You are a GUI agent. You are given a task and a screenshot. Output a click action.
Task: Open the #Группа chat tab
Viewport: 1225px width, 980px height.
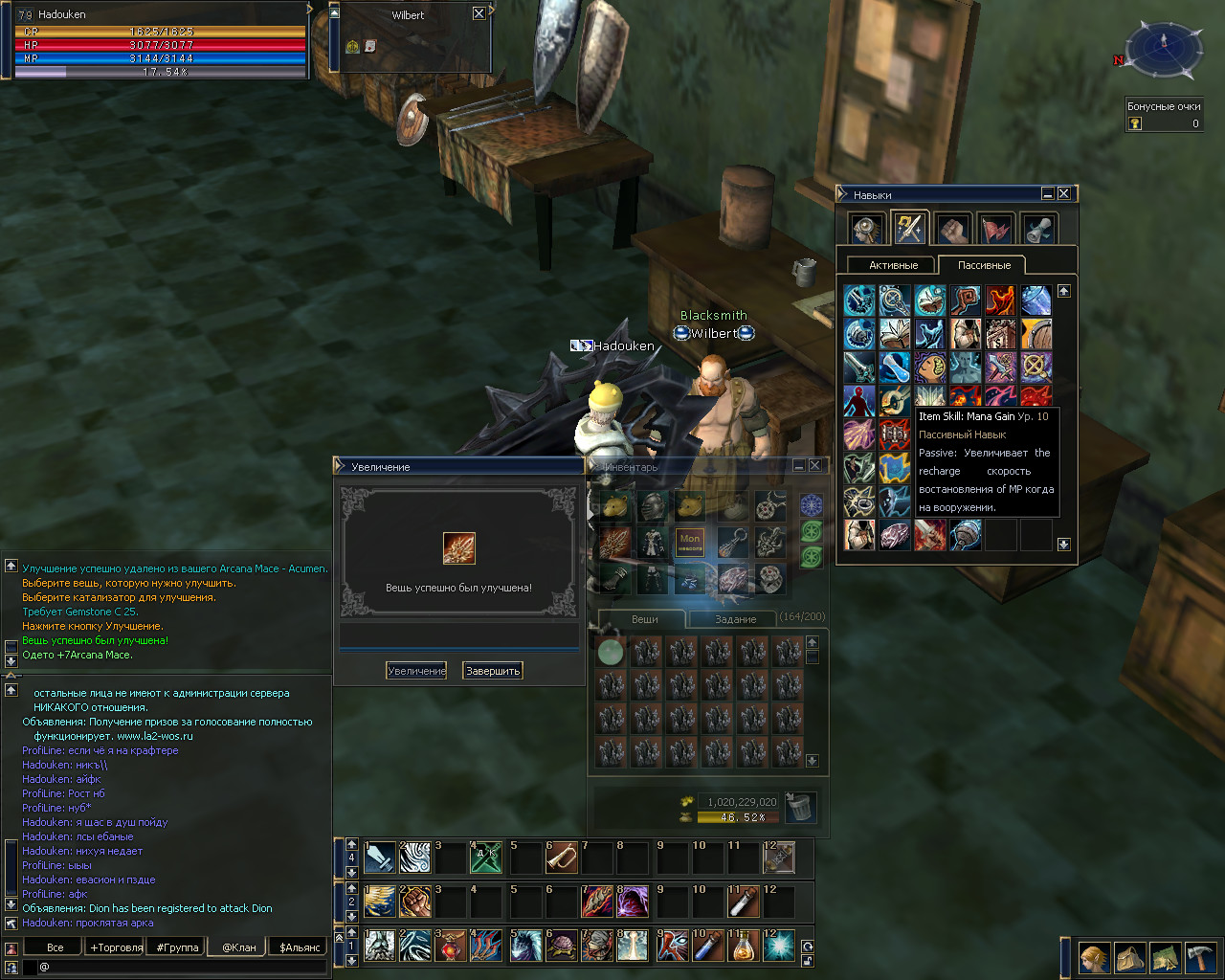click(178, 947)
